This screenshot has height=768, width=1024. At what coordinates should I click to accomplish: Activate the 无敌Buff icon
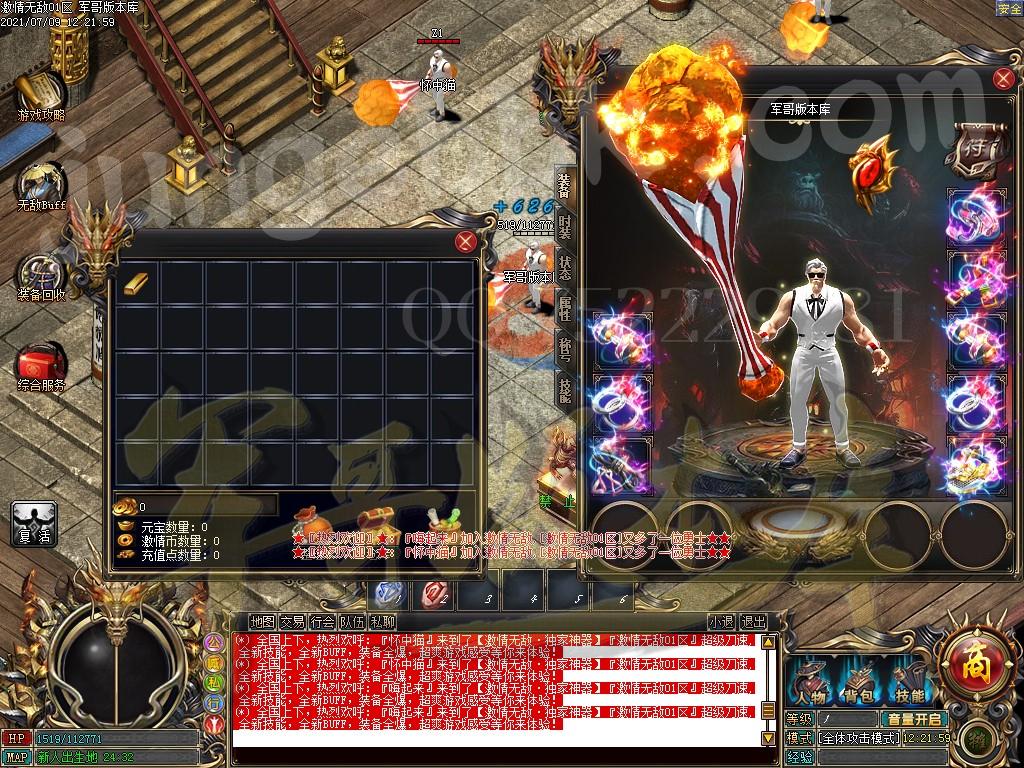pos(40,186)
